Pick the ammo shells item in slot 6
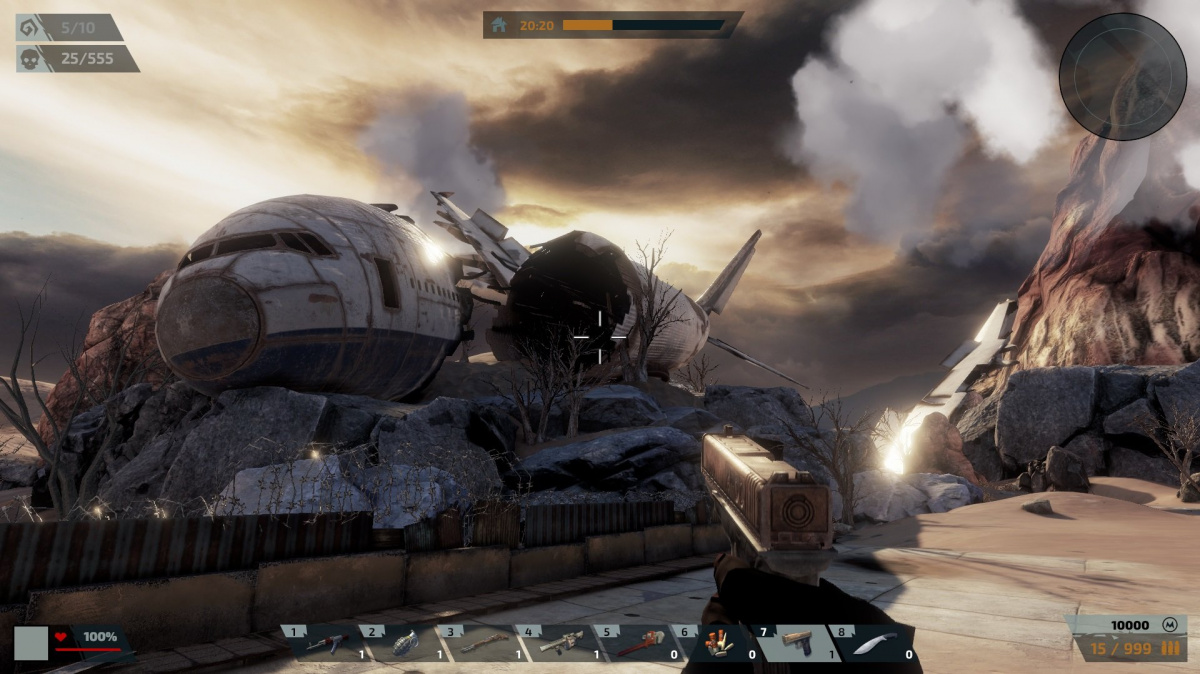Screen dimensions: 1200x674 (x=715, y=643)
